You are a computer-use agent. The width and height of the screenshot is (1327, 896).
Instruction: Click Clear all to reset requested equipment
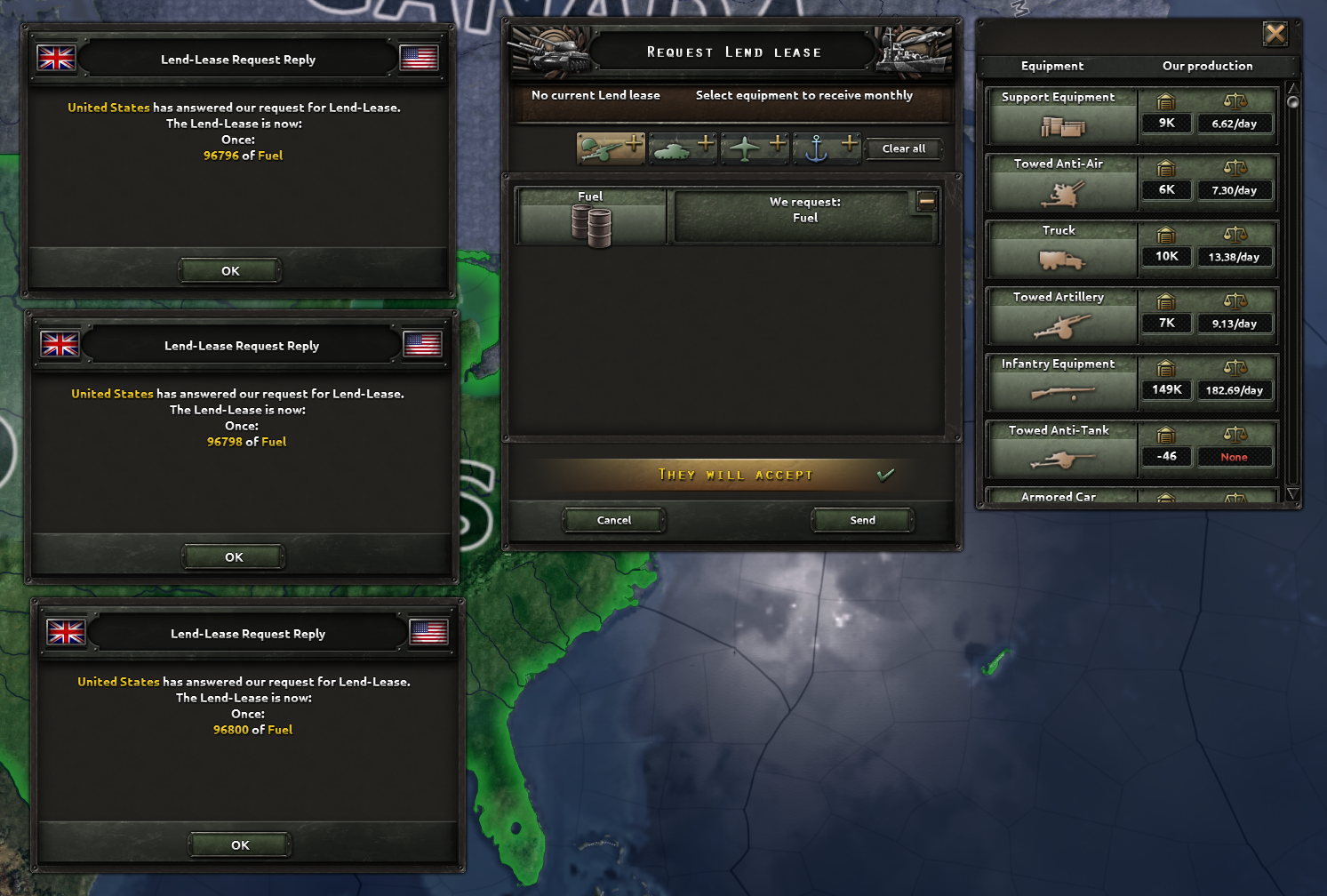click(905, 148)
